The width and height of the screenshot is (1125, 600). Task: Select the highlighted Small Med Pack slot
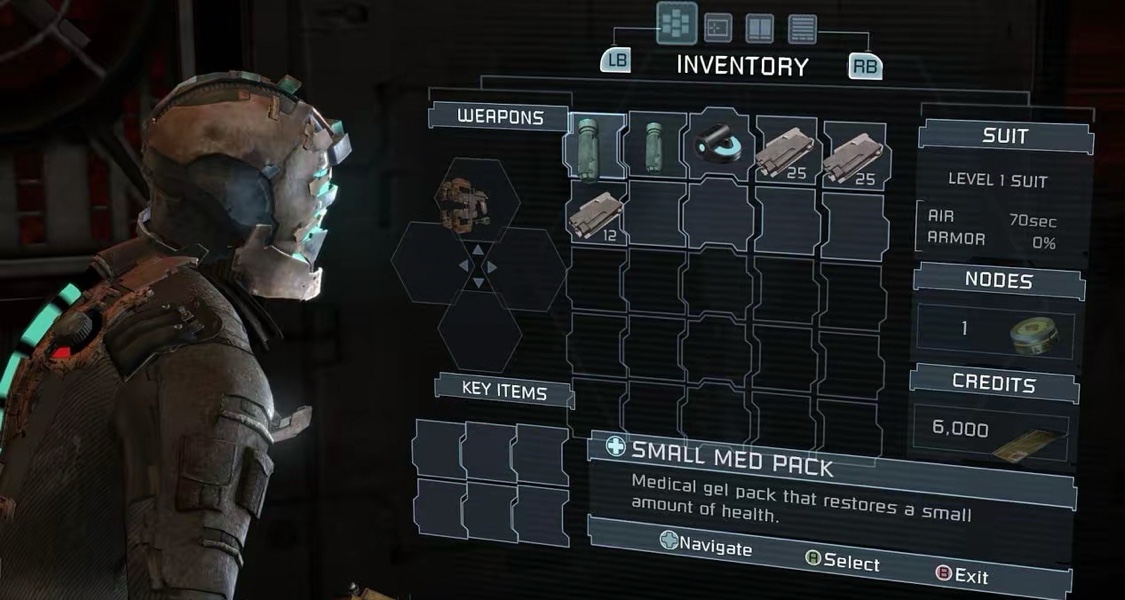click(x=596, y=146)
